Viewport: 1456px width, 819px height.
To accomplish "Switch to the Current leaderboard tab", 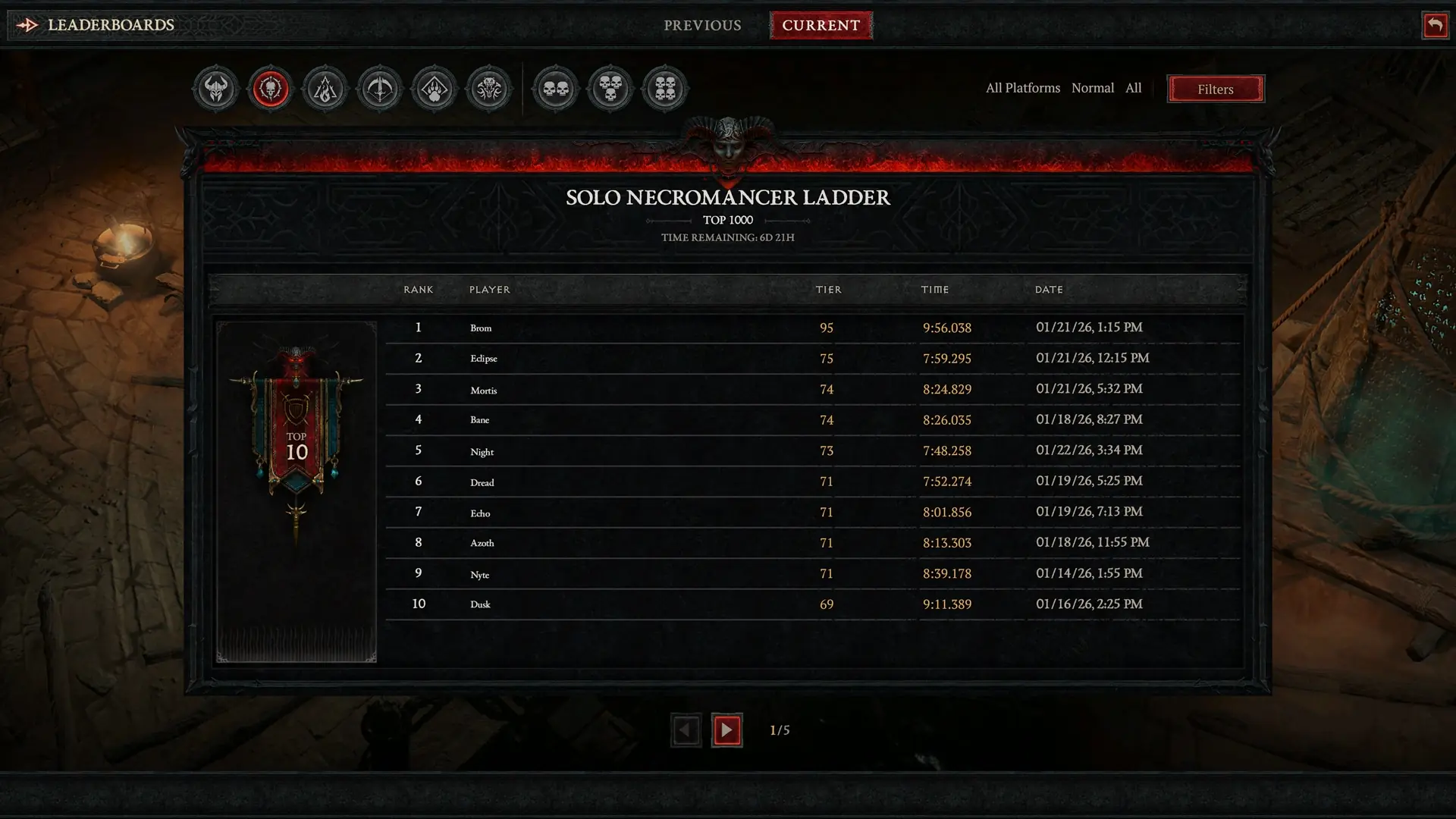I will [821, 25].
